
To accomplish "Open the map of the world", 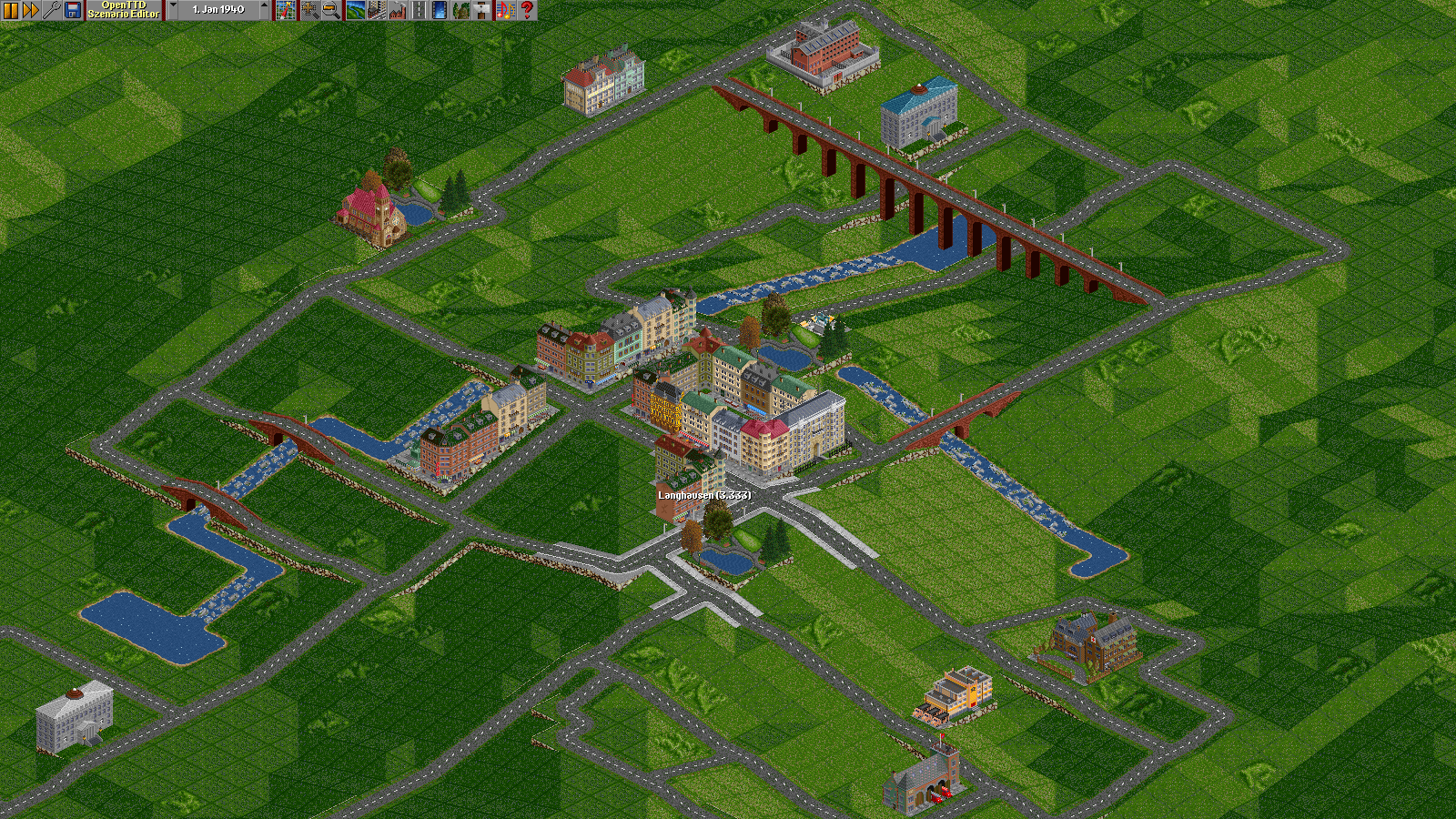I will [286, 10].
